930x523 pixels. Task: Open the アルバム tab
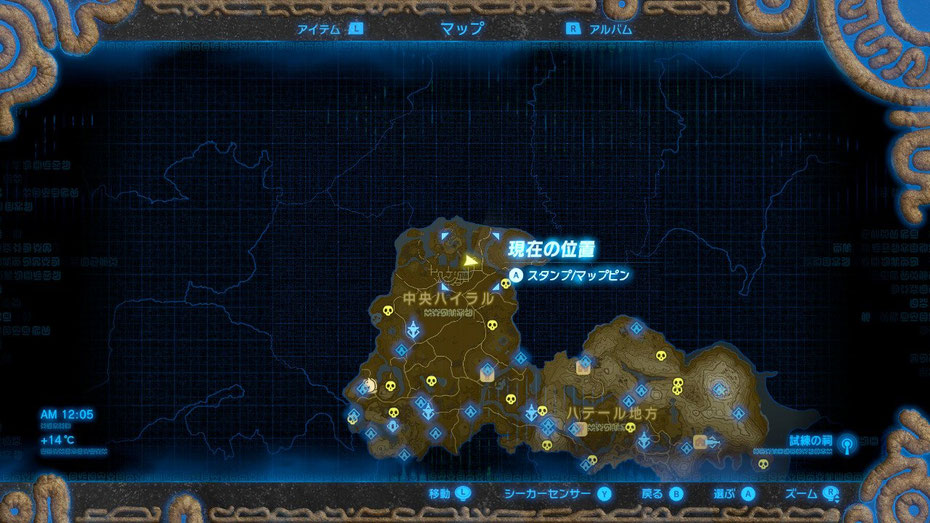coord(611,29)
